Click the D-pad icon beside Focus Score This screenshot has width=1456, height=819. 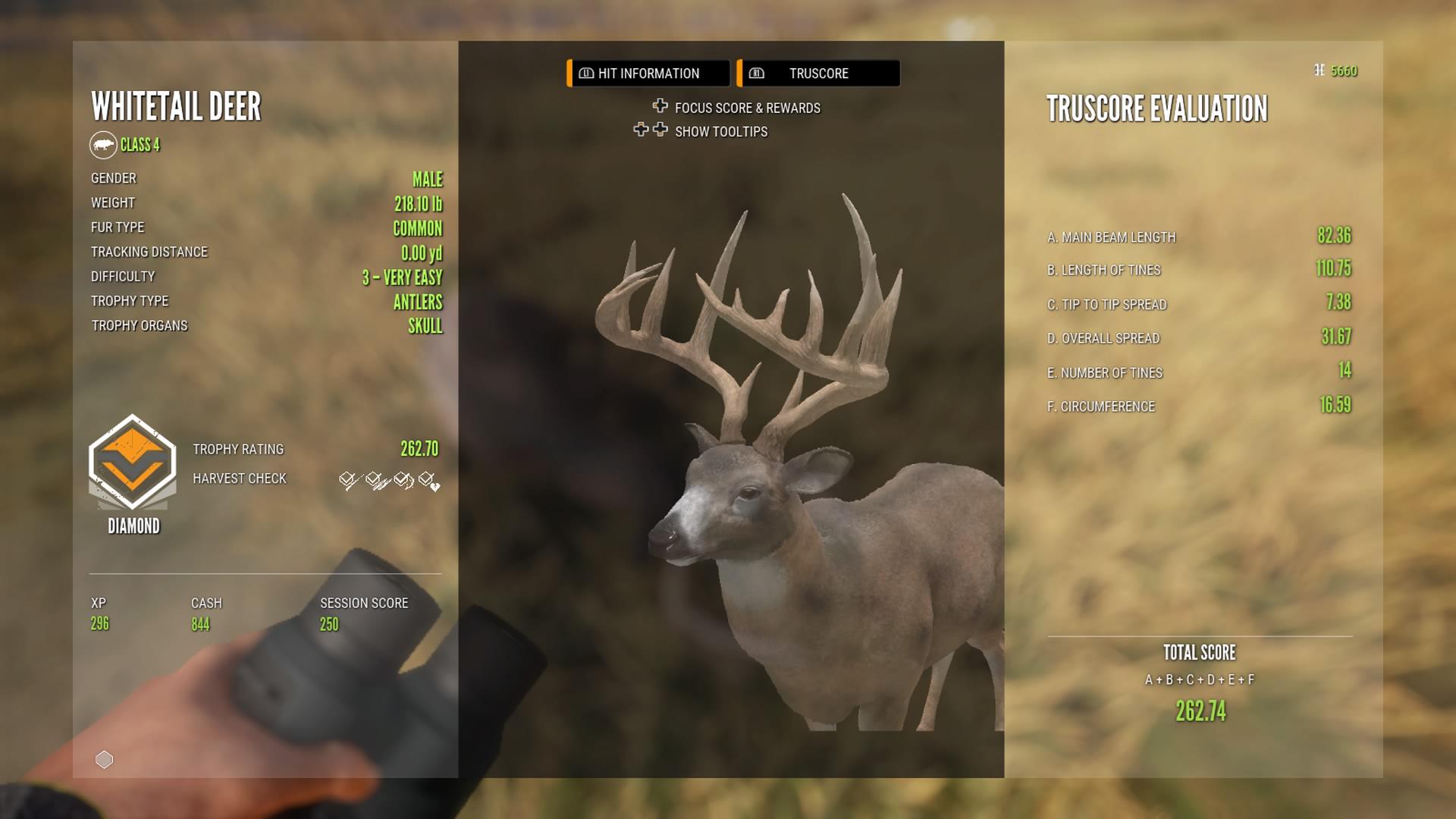pos(659,107)
